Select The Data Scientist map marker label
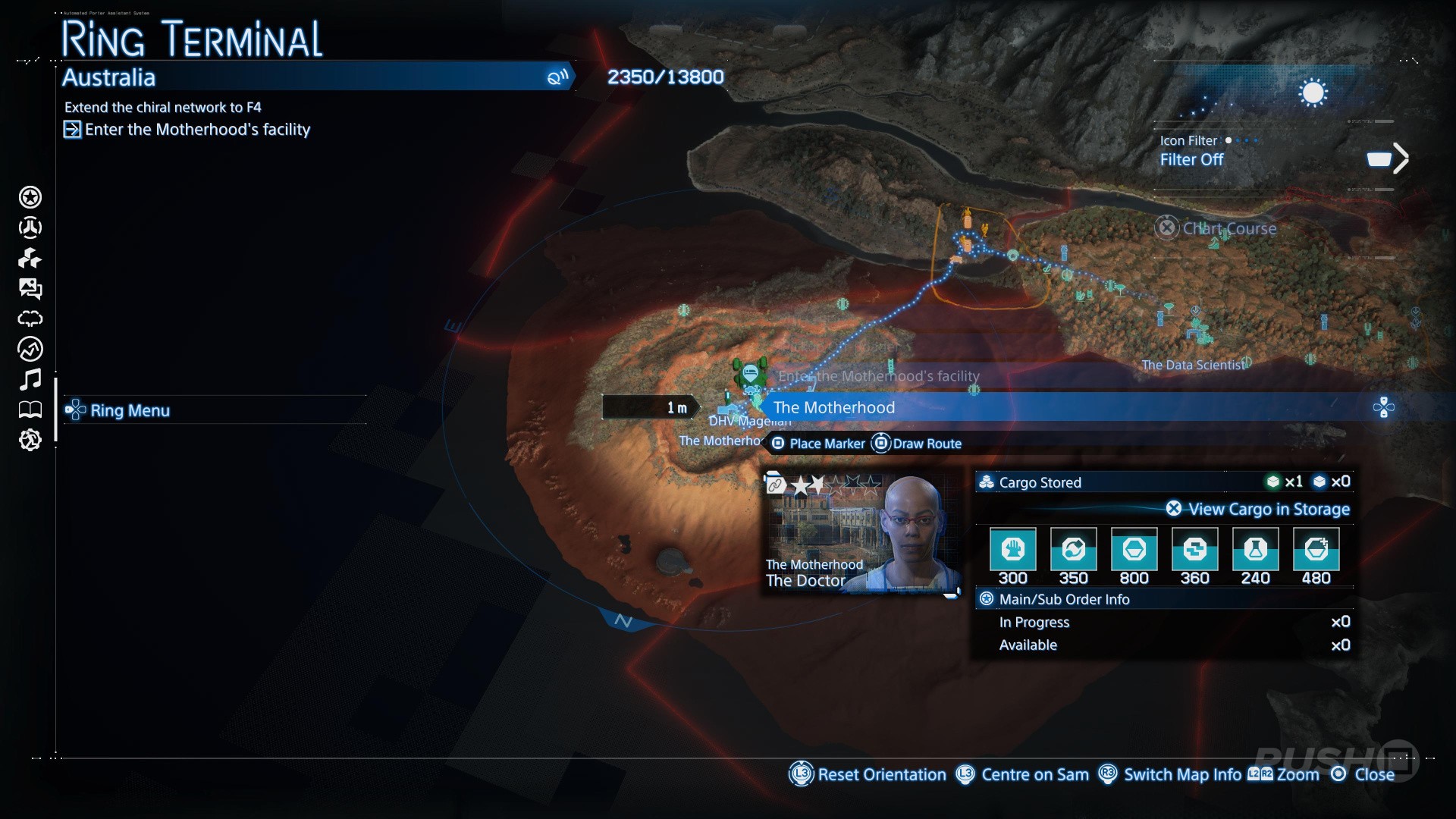The width and height of the screenshot is (1456, 819). coord(1193,366)
